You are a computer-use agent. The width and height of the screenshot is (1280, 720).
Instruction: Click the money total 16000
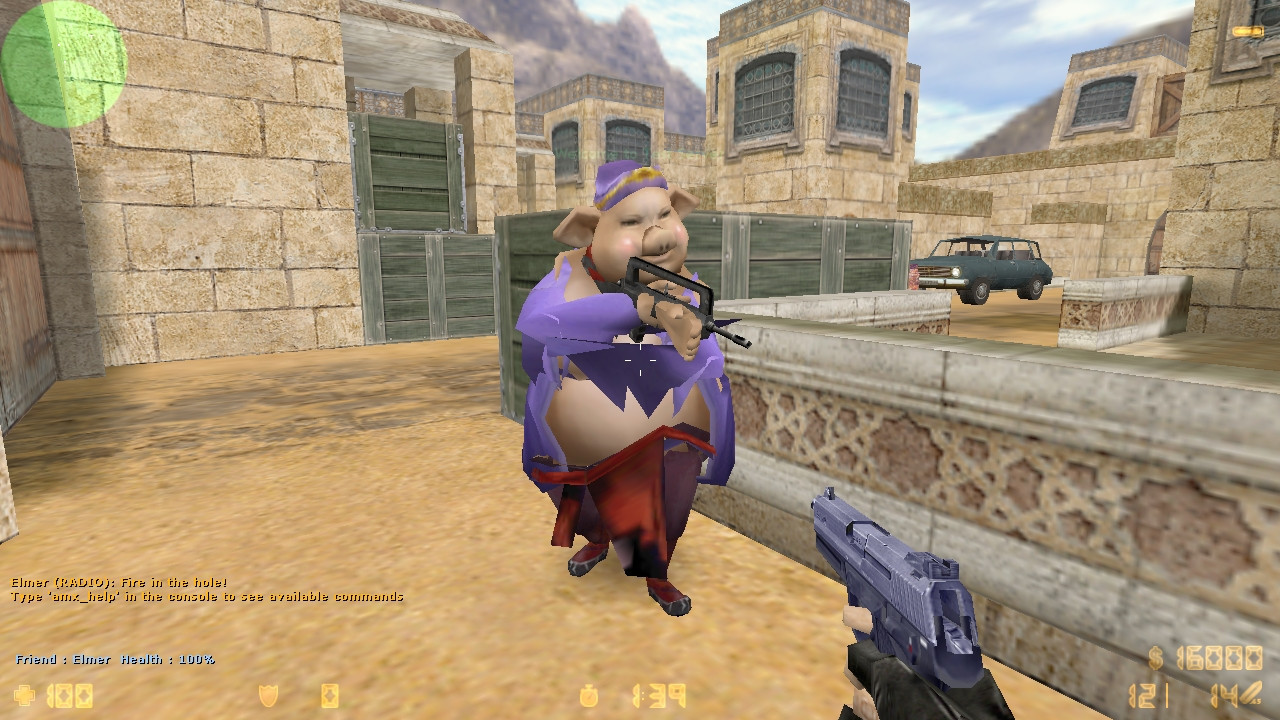click(x=1218, y=658)
